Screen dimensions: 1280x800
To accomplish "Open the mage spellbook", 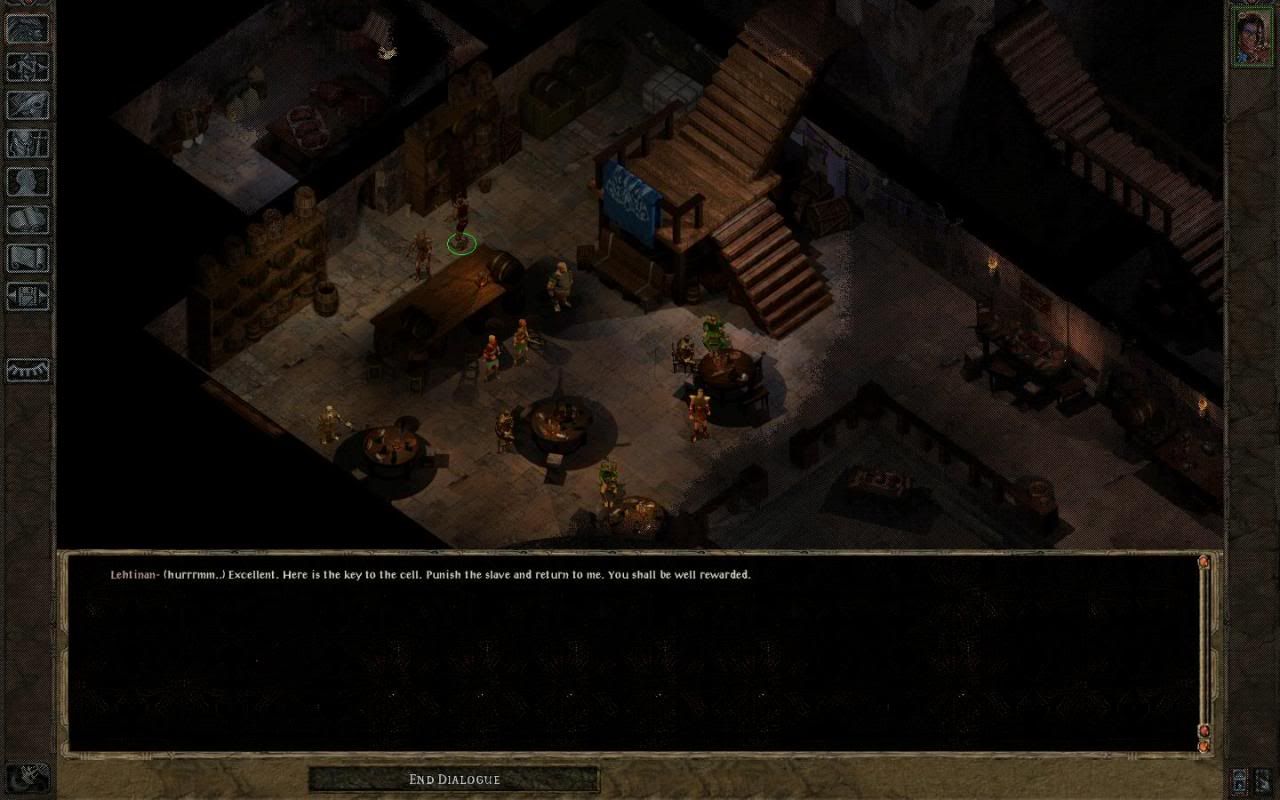I will click(27, 219).
